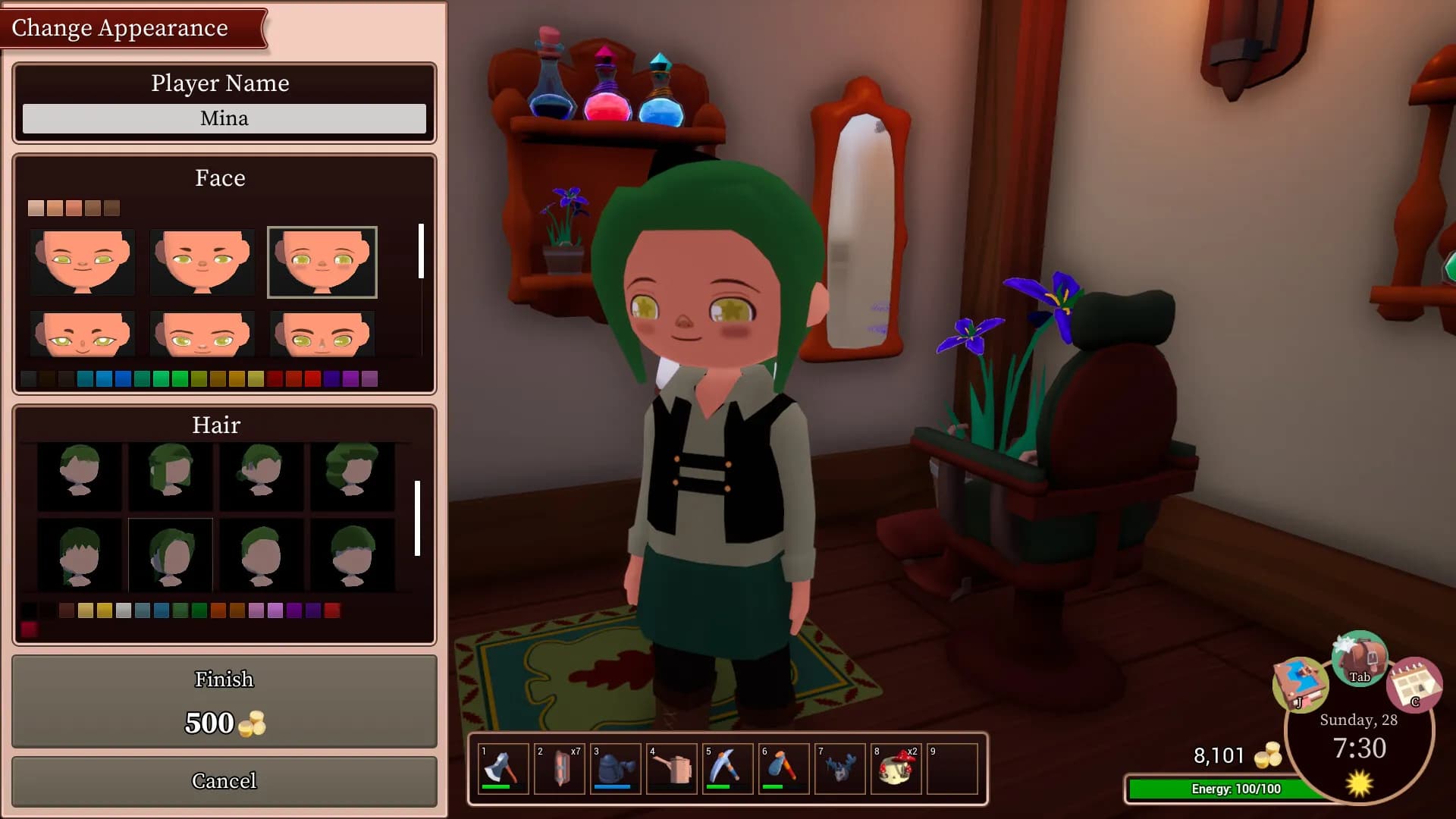Select the crimson hair swatch on second row
The height and width of the screenshot is (819, 1456).
click(x=29, y=629)
